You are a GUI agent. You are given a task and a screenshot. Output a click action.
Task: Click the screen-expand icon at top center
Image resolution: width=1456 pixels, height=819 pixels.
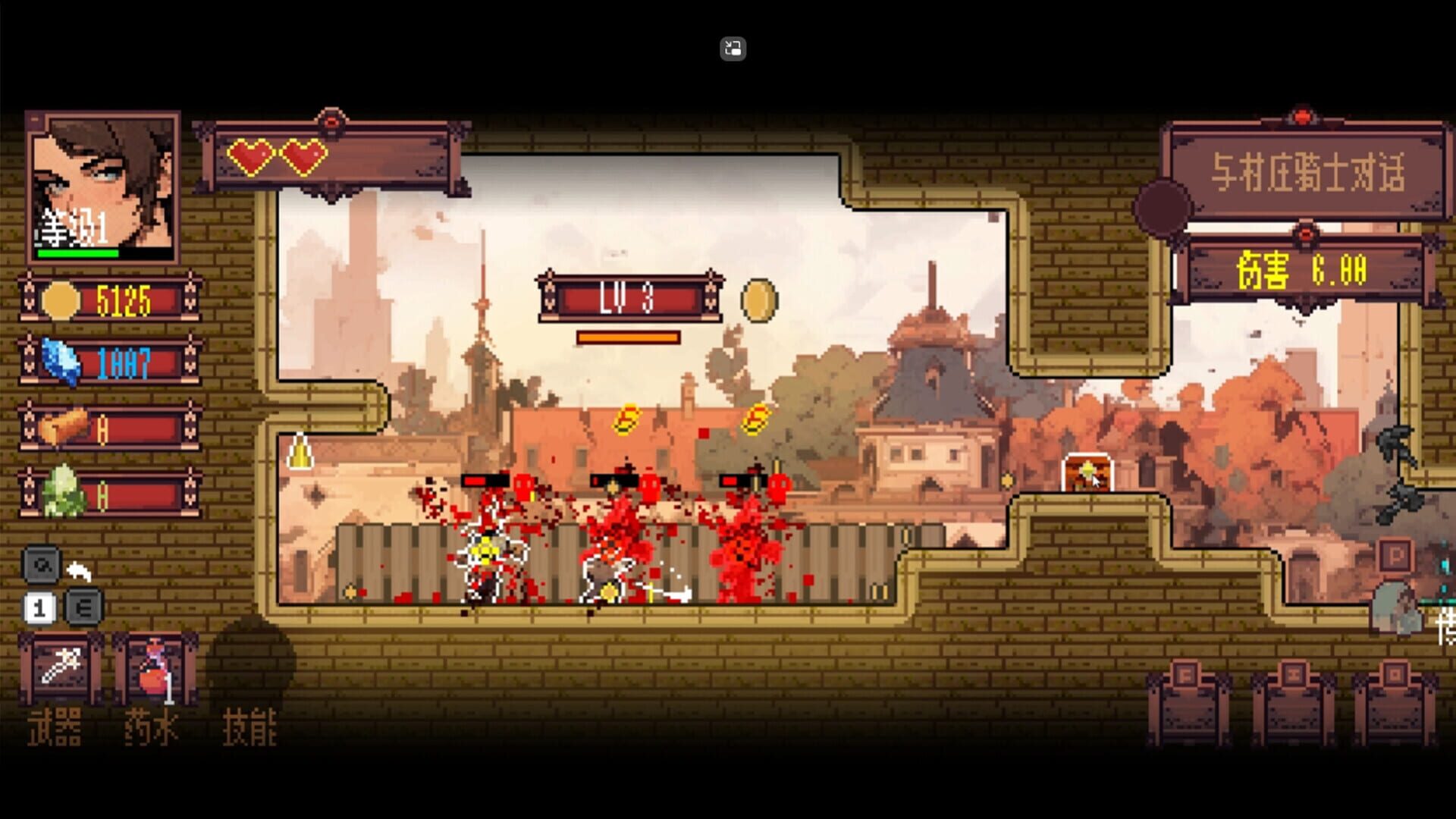(732, 49)
